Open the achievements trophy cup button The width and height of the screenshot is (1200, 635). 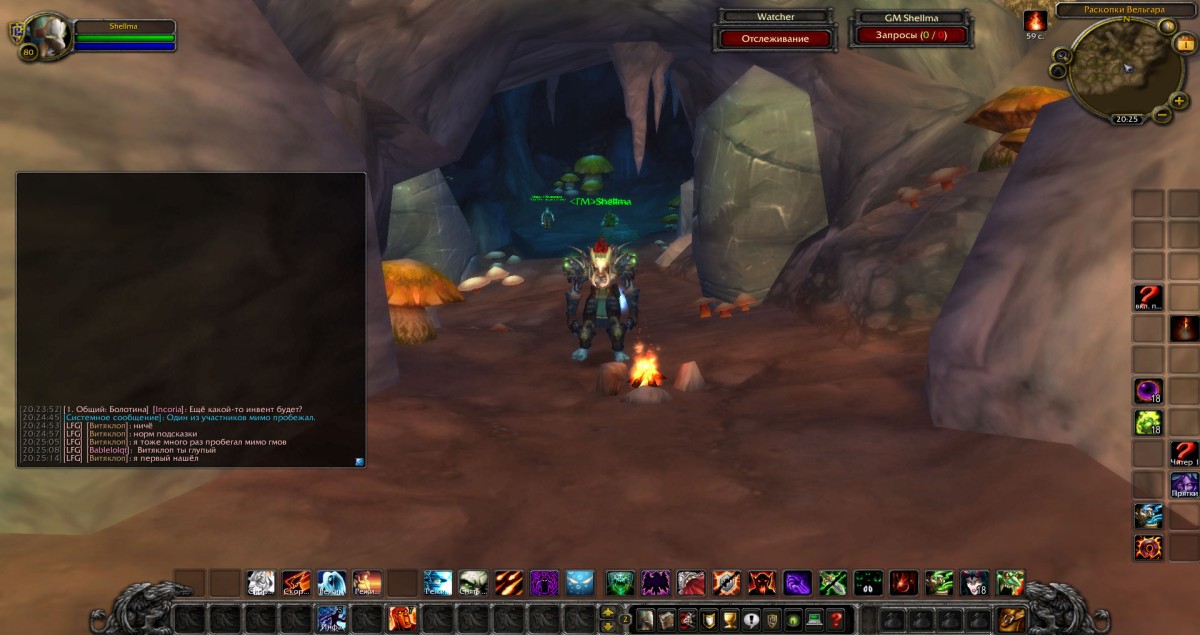point(727,619)
